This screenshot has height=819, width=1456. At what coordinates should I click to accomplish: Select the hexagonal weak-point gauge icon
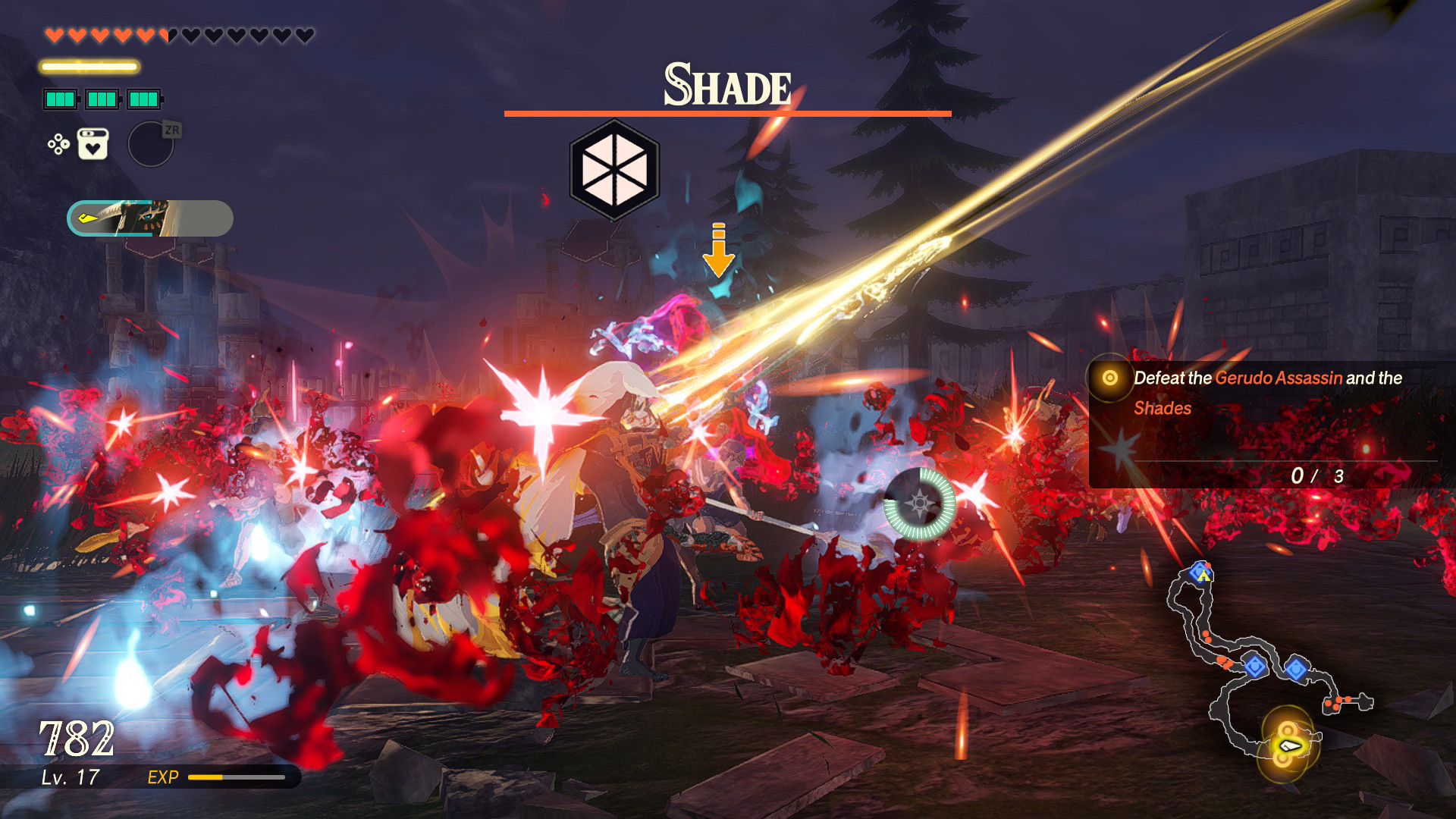[x=614, y=170]
